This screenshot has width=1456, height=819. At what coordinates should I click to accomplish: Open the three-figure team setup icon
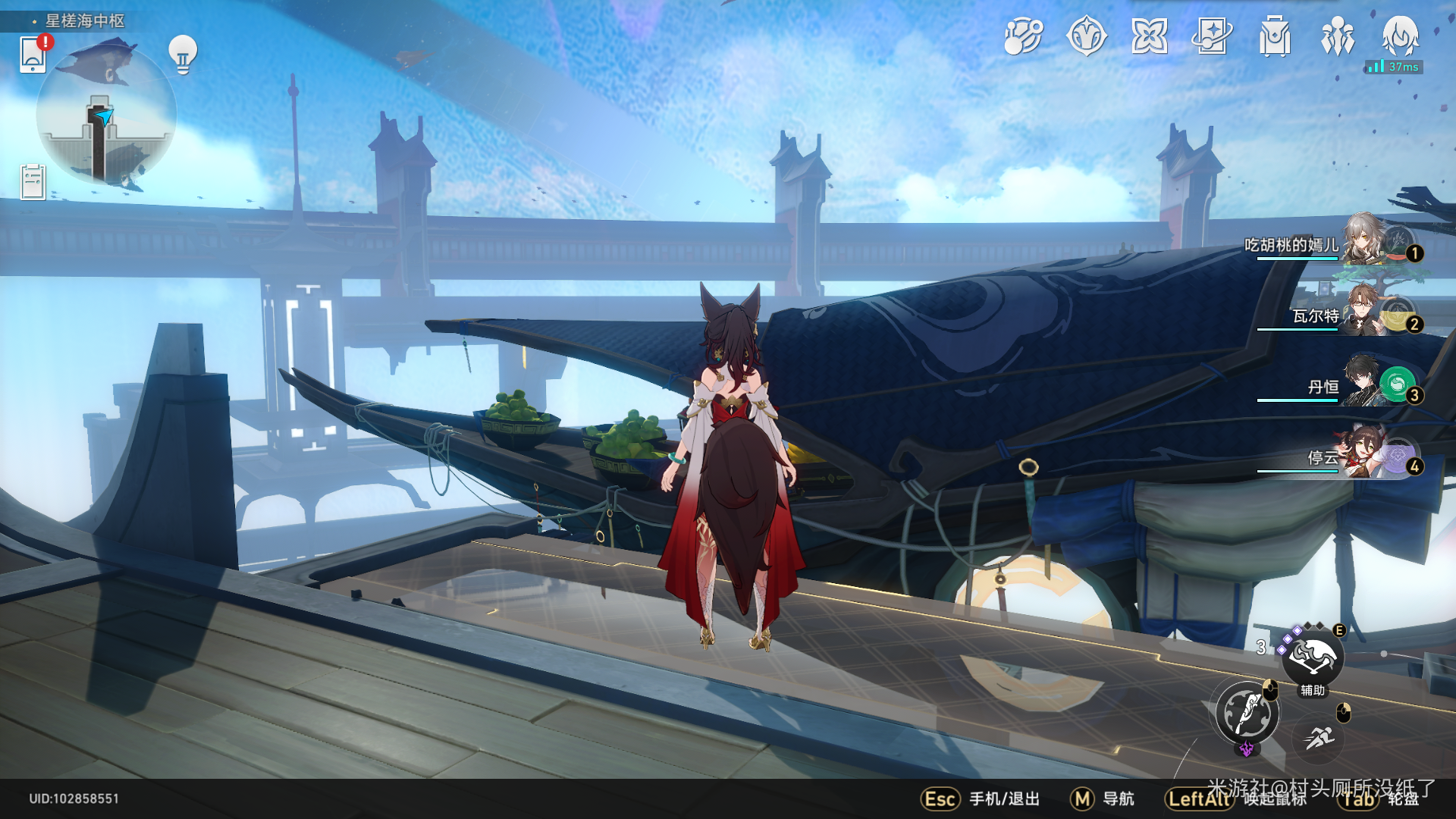click(1338, 36)
